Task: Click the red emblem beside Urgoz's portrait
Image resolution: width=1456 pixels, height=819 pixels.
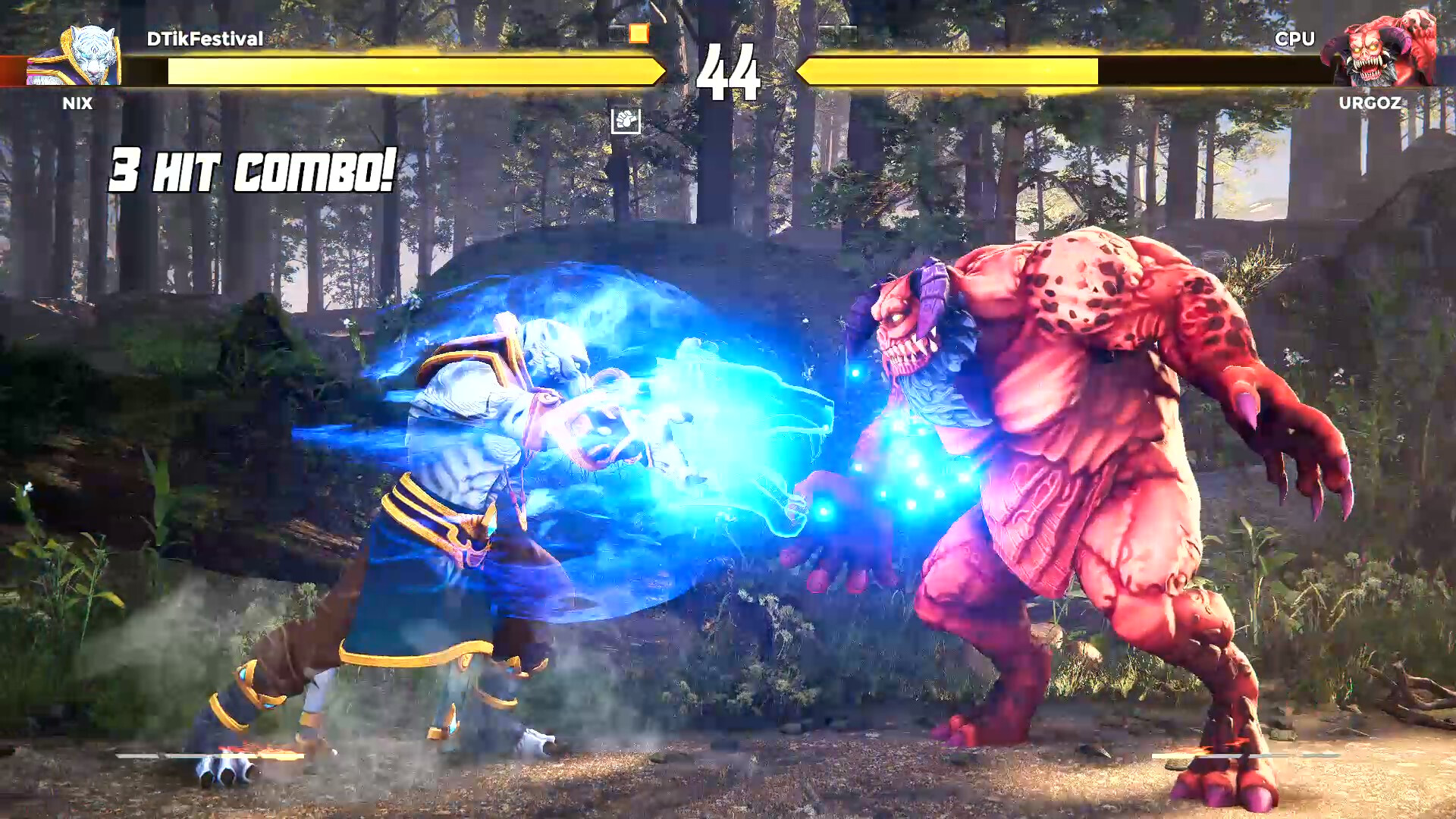Action: point(1445,70)
